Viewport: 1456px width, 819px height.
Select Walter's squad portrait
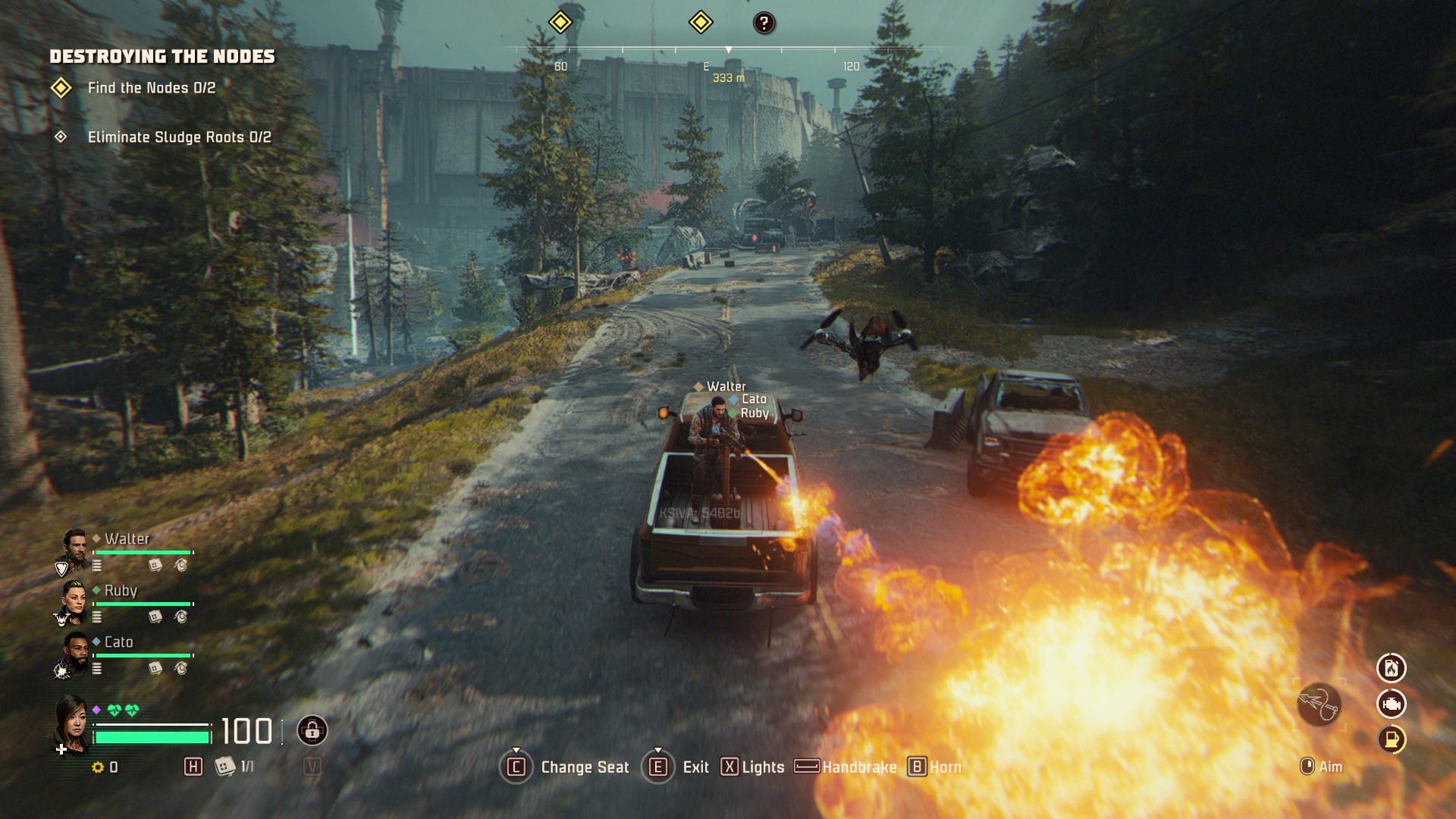(x=74, y=548)
